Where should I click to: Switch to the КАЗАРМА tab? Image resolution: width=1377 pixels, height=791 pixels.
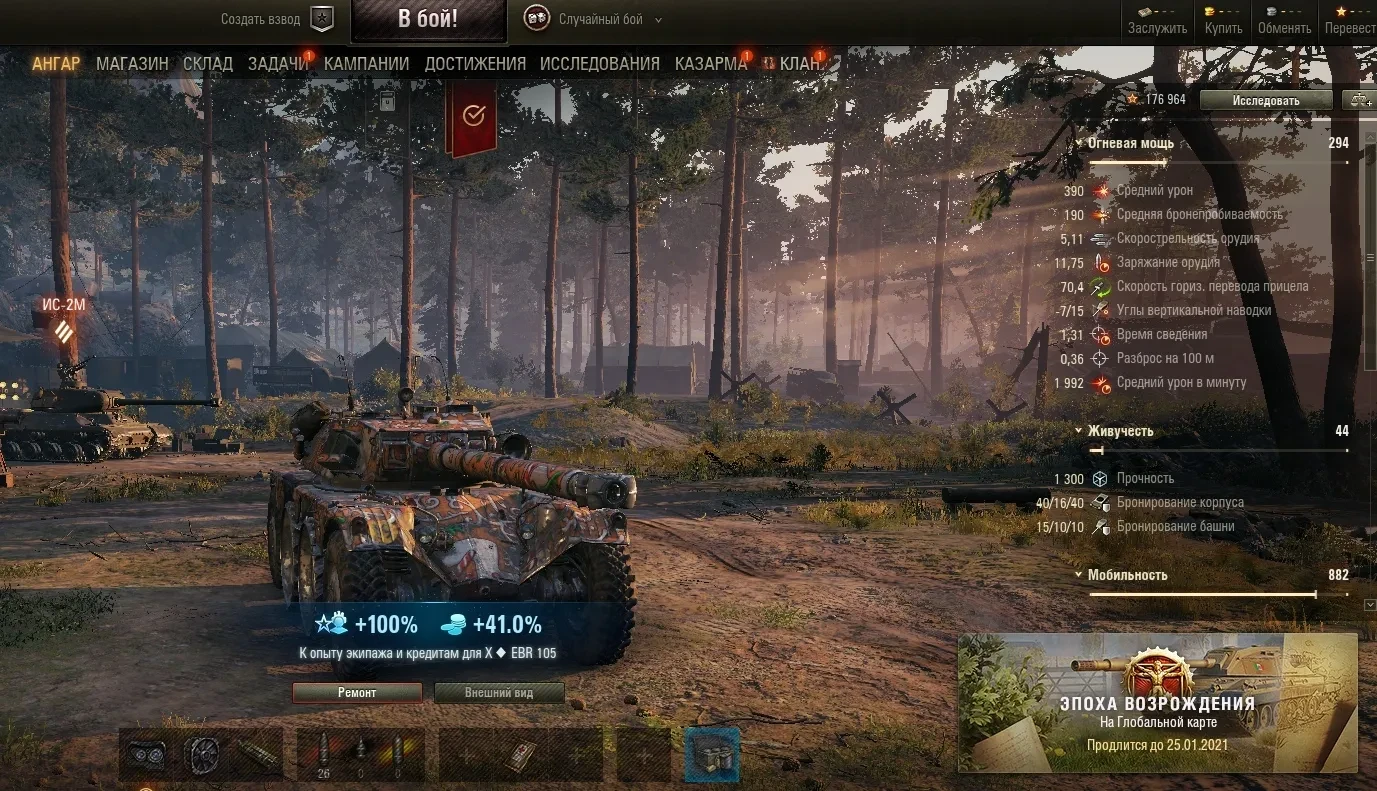click(710, 64)
